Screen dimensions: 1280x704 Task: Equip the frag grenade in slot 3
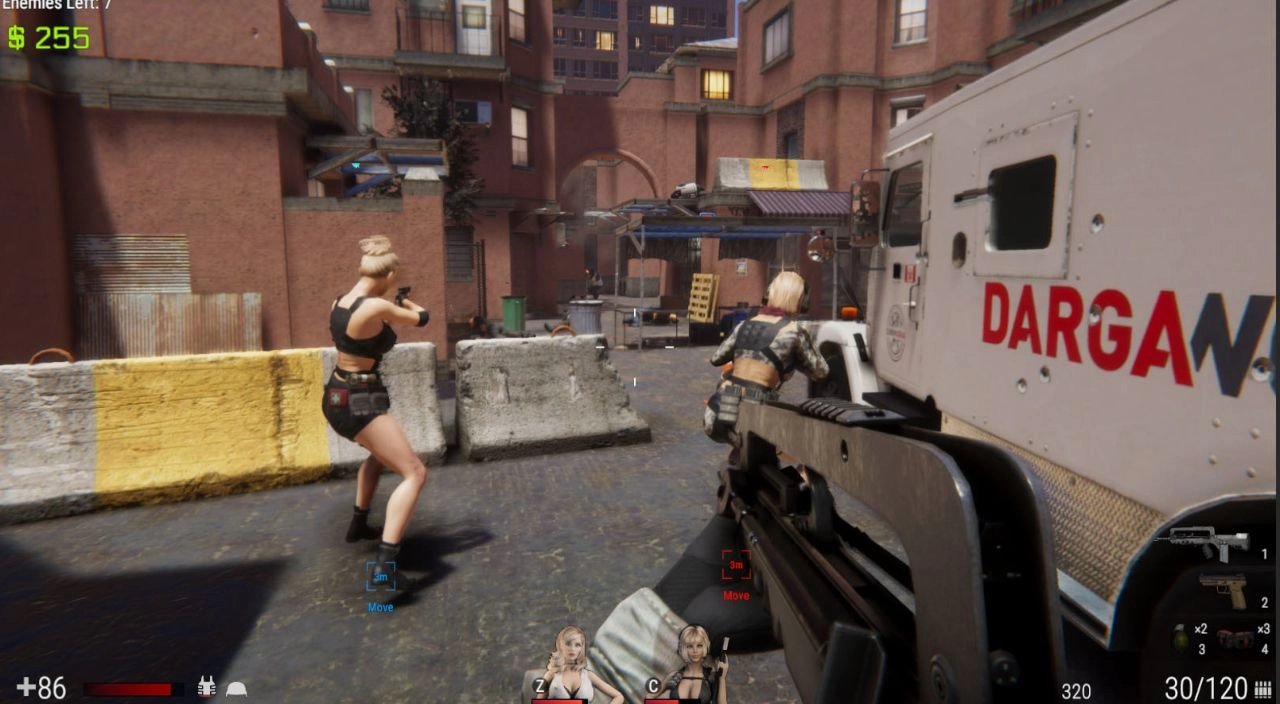1182,636
